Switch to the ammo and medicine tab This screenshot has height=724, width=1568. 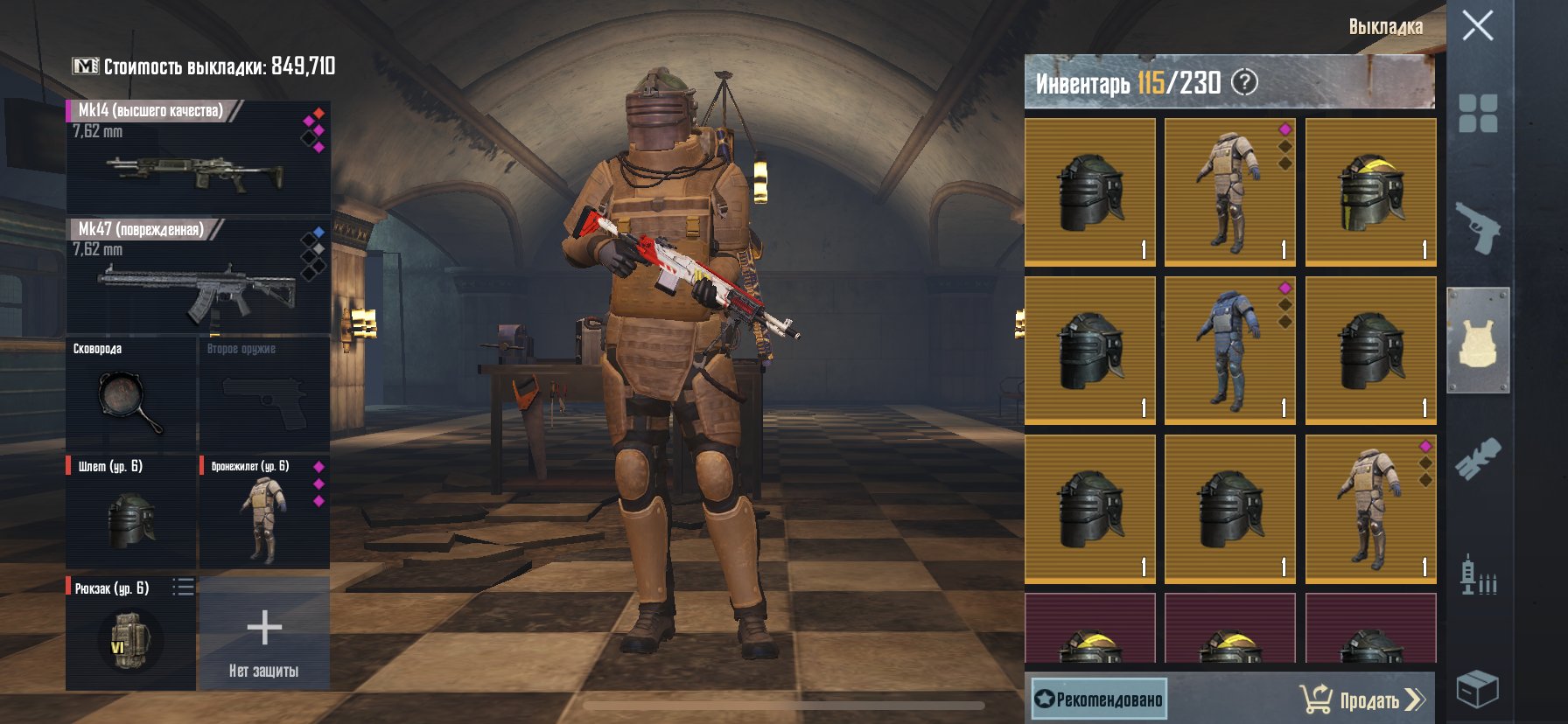1478,574
